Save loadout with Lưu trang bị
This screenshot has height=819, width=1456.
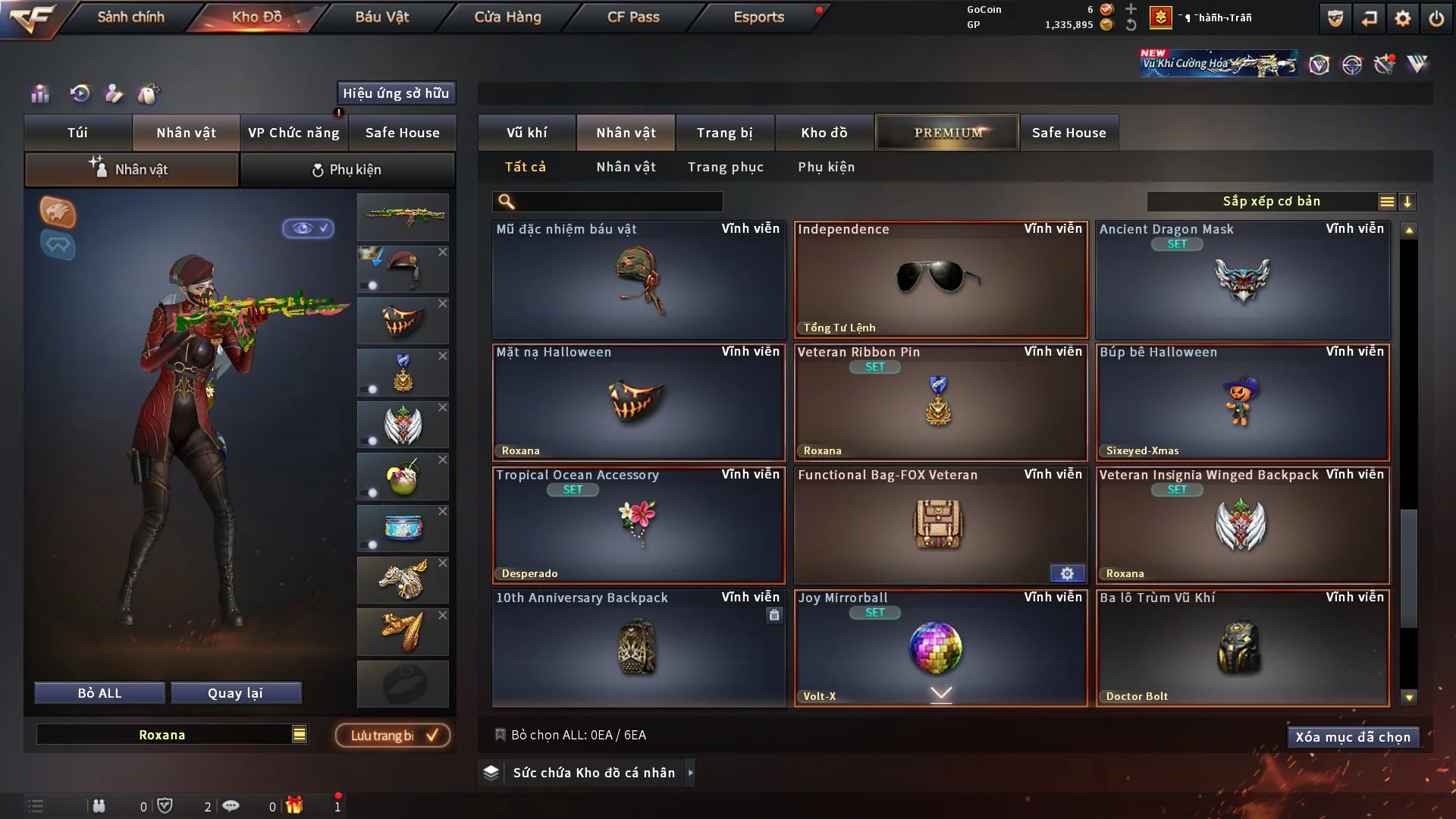click(393, 736)
